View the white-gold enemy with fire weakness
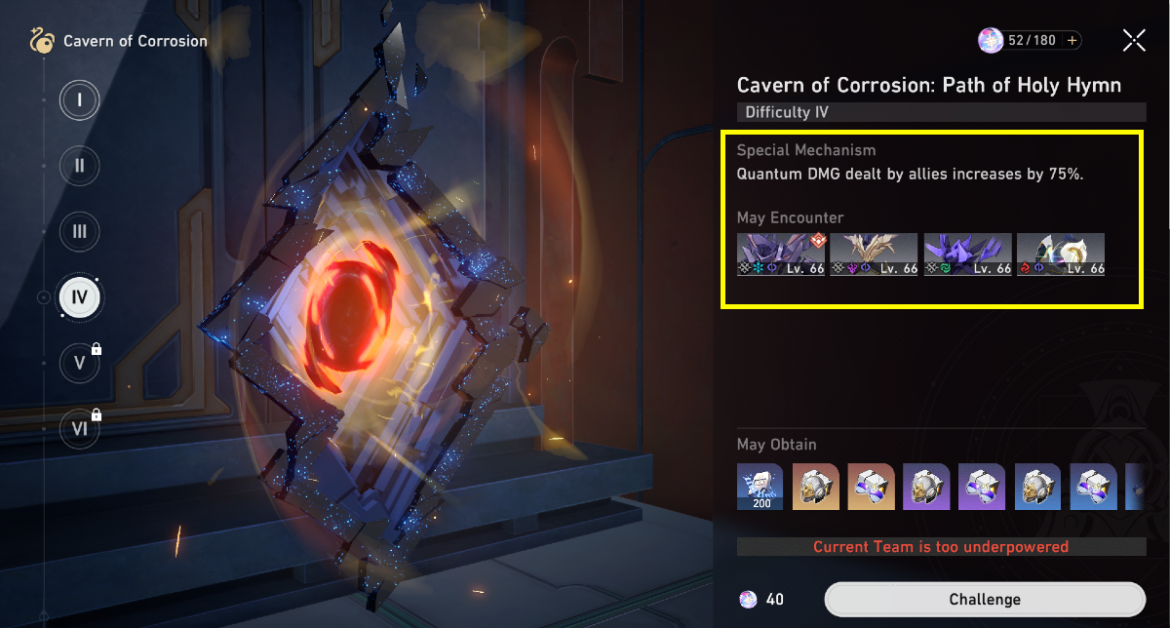The width and height of the screenshot is (1170, 628). [1060, 254]
